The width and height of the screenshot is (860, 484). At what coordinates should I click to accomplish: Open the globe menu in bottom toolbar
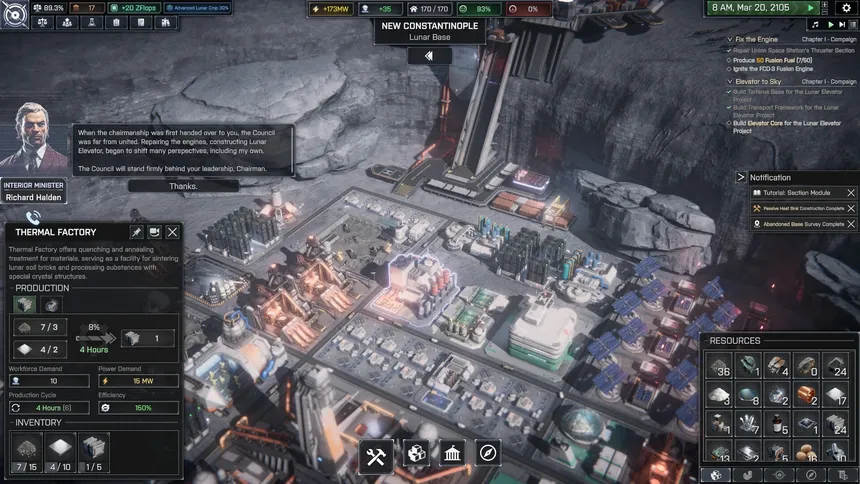click(x=415, y=455)
